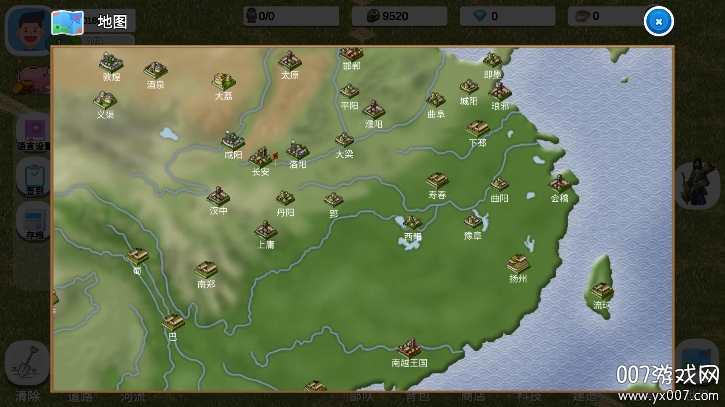725x407 pixels.
Task: Select the 敦煌 city marker
Action: click(x=111, y=64)
